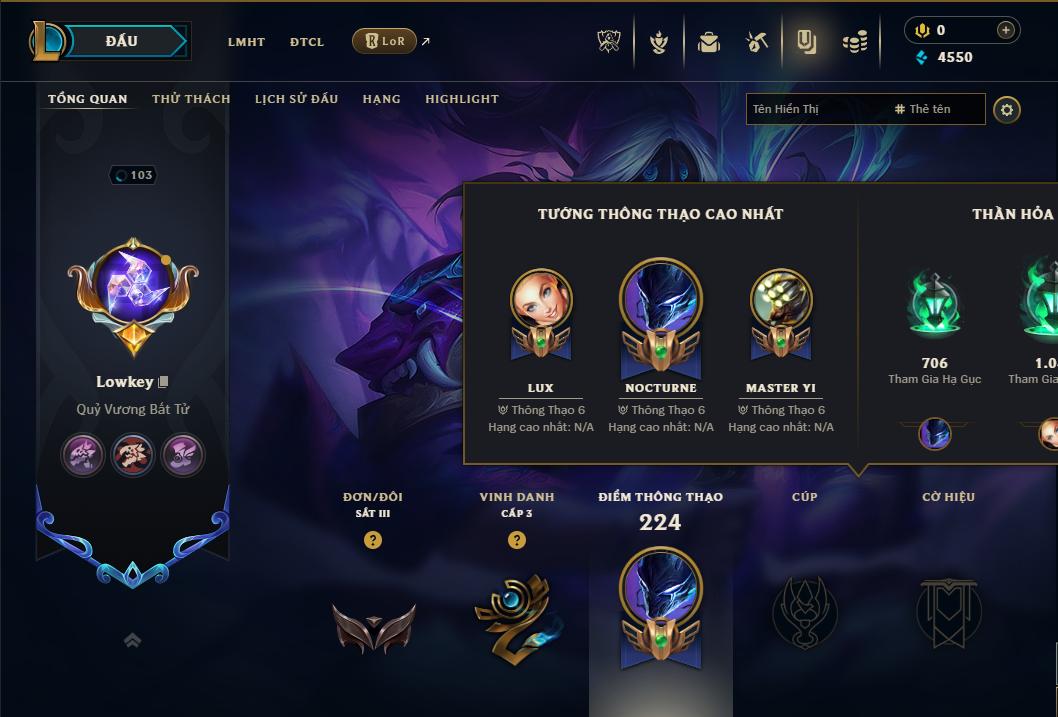
Task: Open the coin stack store icon
Action: coord(854,42)
